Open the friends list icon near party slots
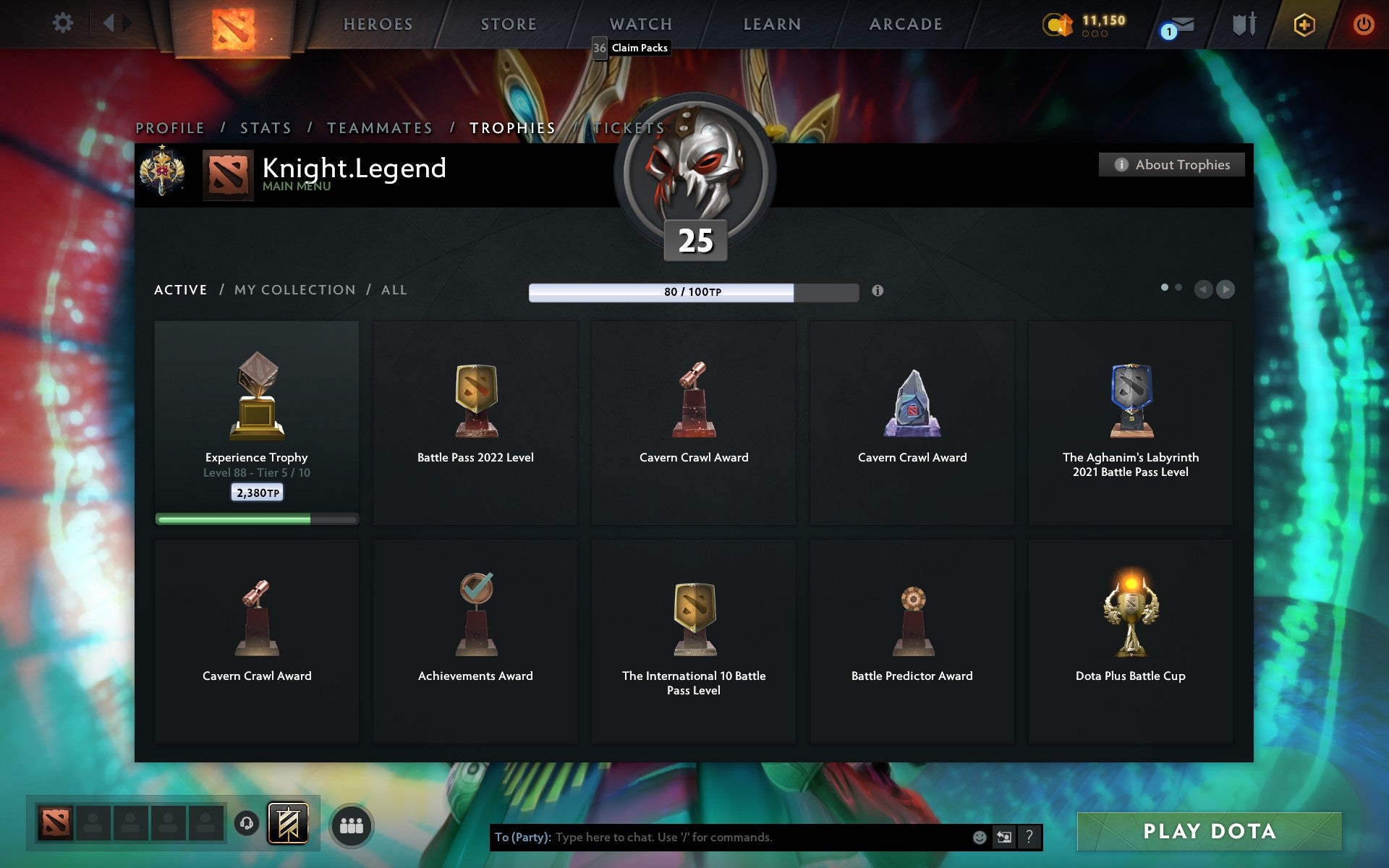Screen dimensions: 1389x868 point(352,825)
